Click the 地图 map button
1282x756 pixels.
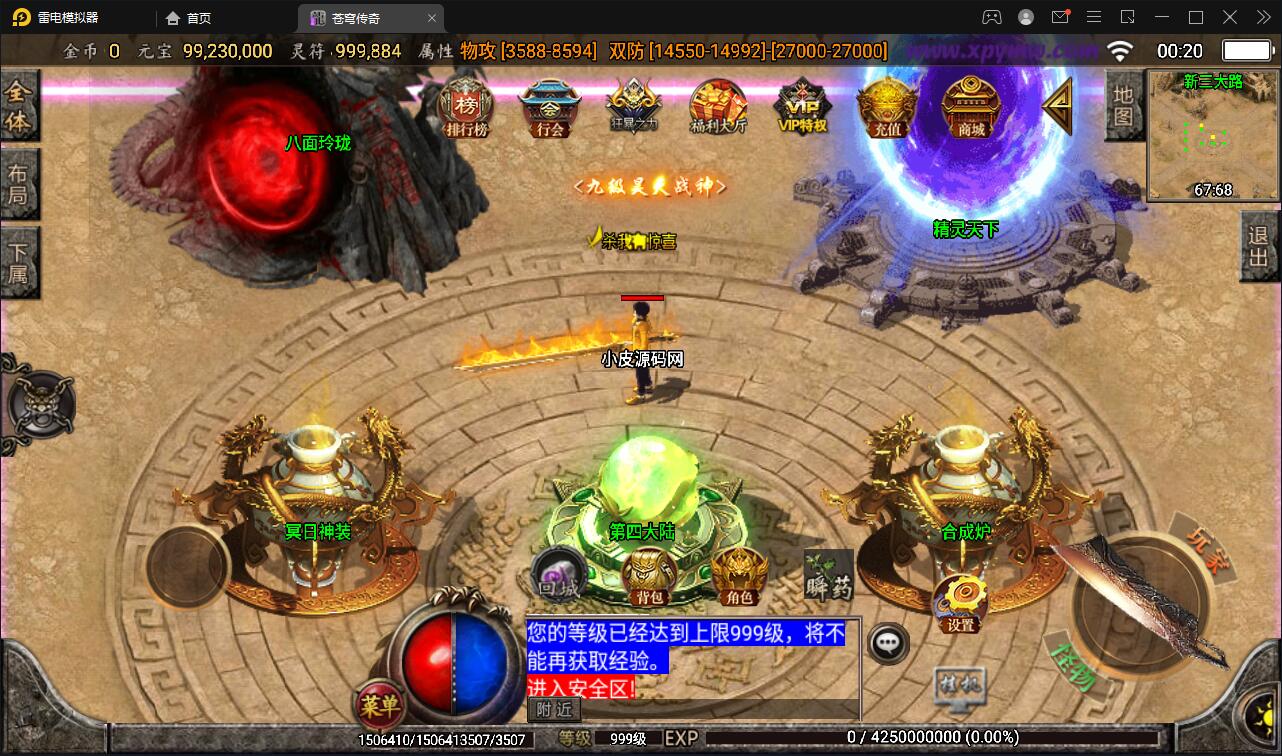pyautogui.click(x=1123, y=106)
